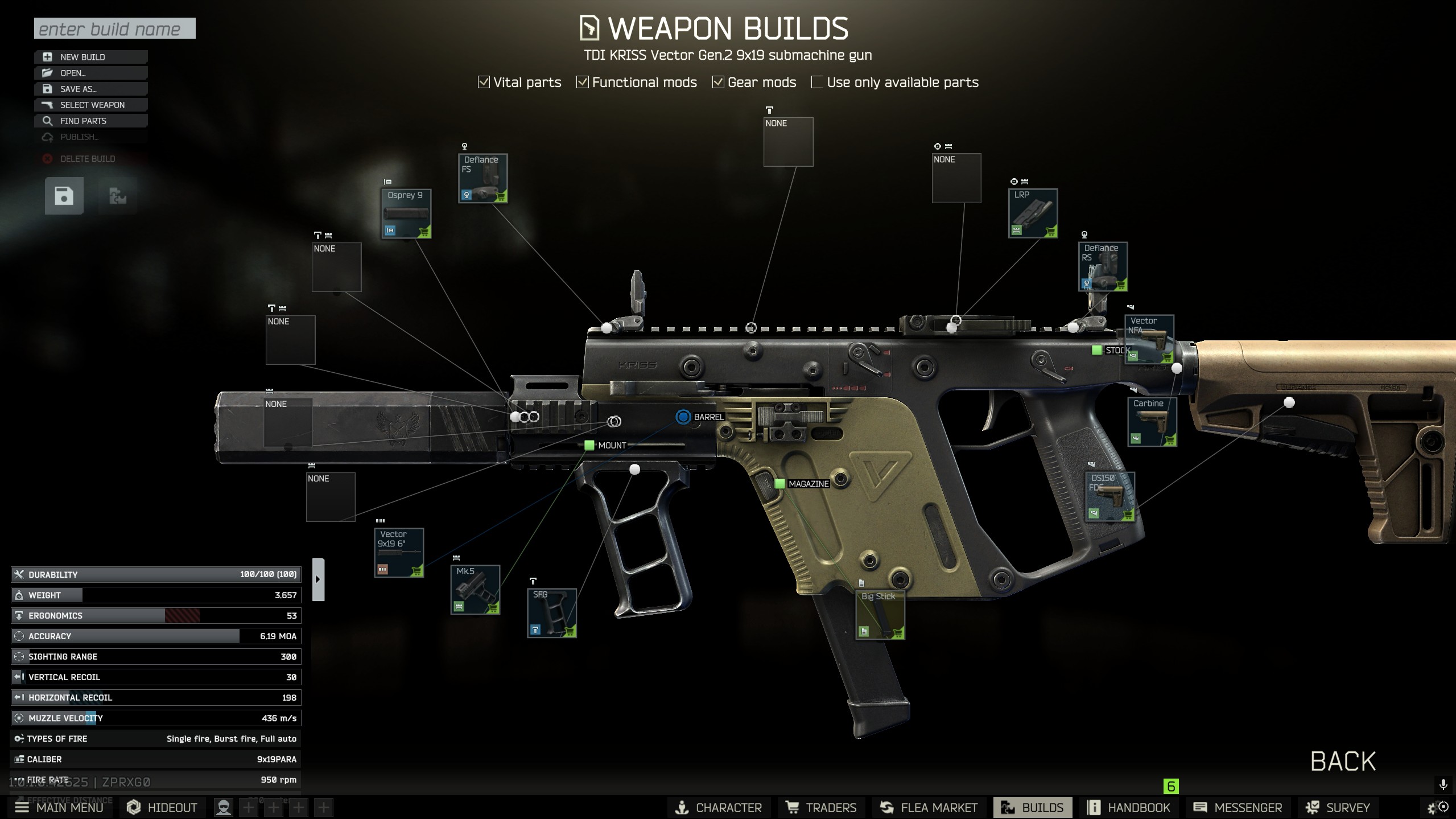Choose FIND PARTS option
Screen dimensions: 1456x819
tap(91, 121)
